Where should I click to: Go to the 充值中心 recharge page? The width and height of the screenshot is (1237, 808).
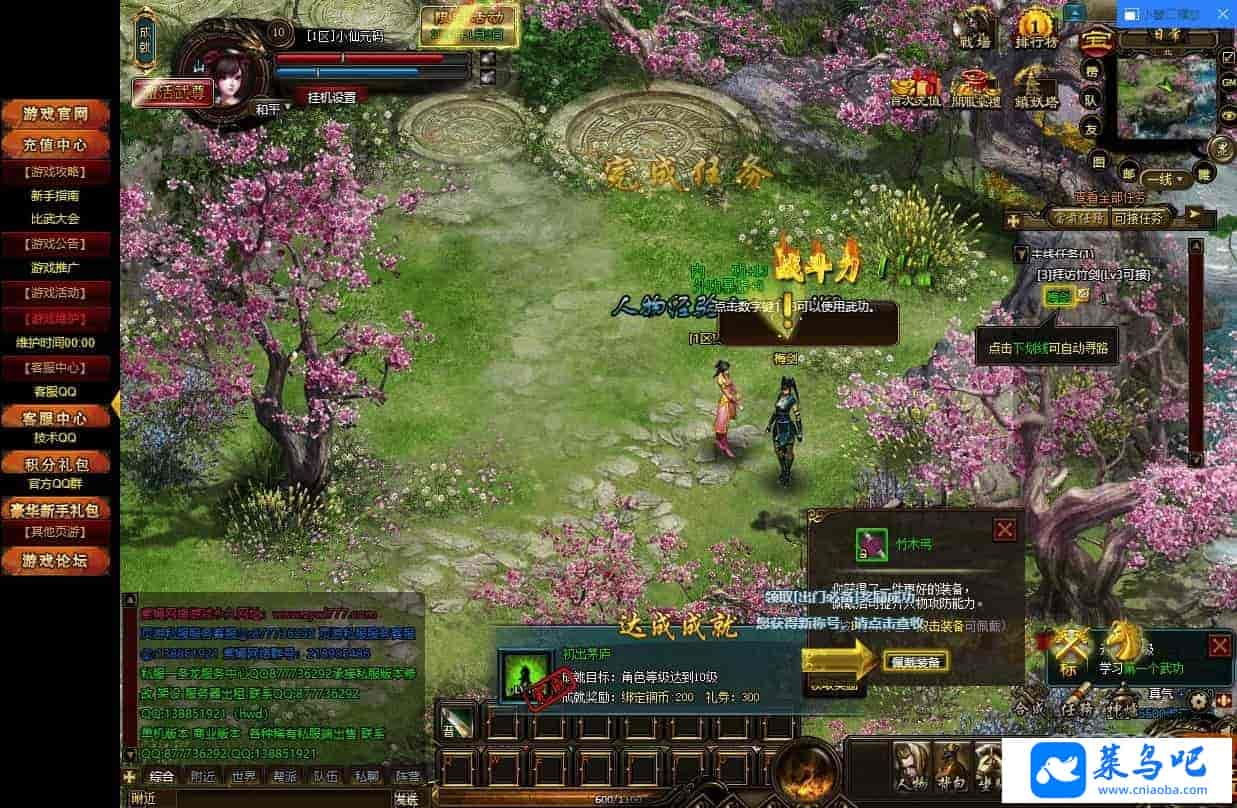coord(58,145)
